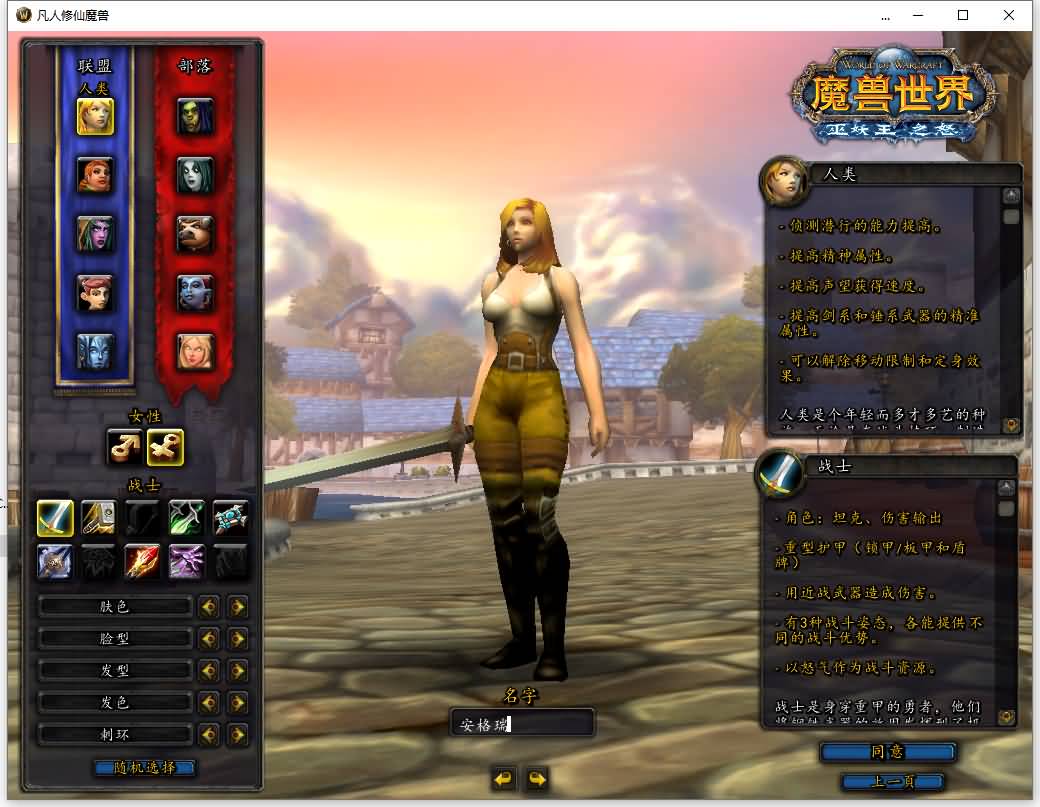Pick the Priest class icon
1040x807 pixels.
tap(230, 517)
